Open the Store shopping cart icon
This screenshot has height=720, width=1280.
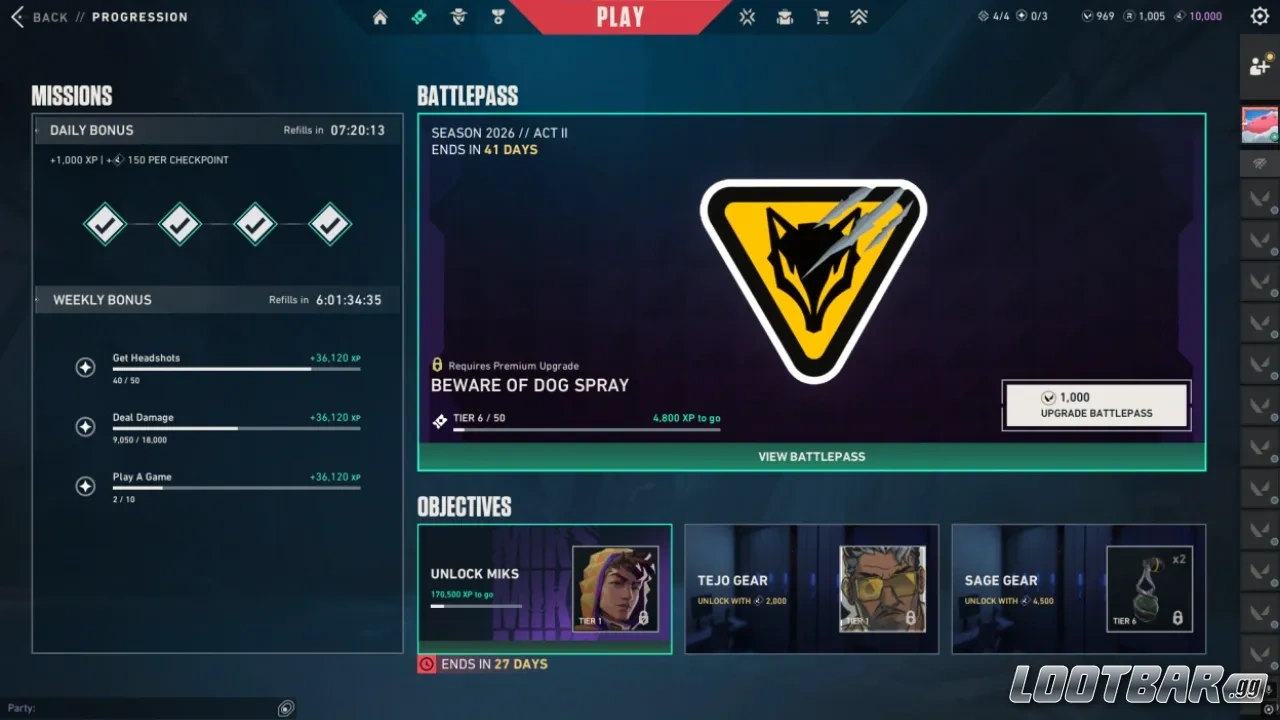click(822, 16)
